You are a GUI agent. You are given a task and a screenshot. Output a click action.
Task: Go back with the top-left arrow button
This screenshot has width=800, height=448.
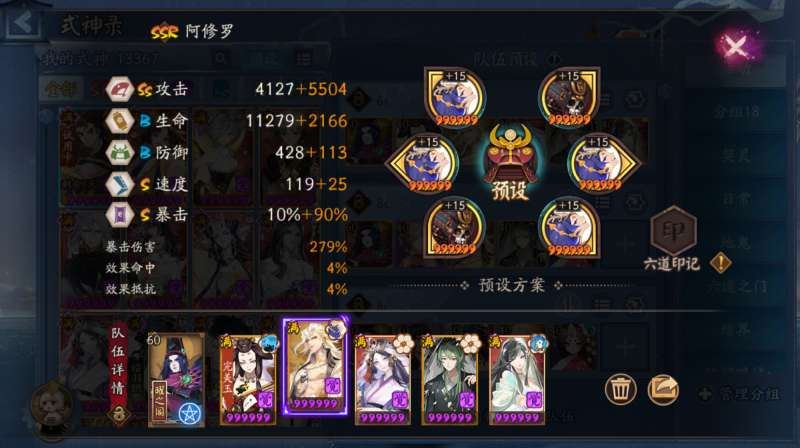click(x=20, y=22)
